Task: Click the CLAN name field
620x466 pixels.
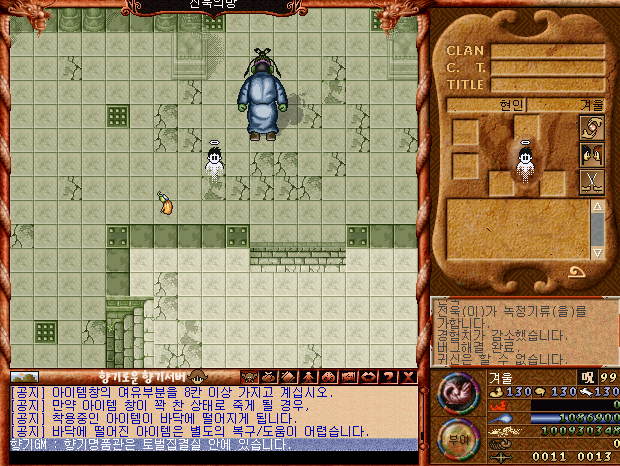Action: pos(546,50)
